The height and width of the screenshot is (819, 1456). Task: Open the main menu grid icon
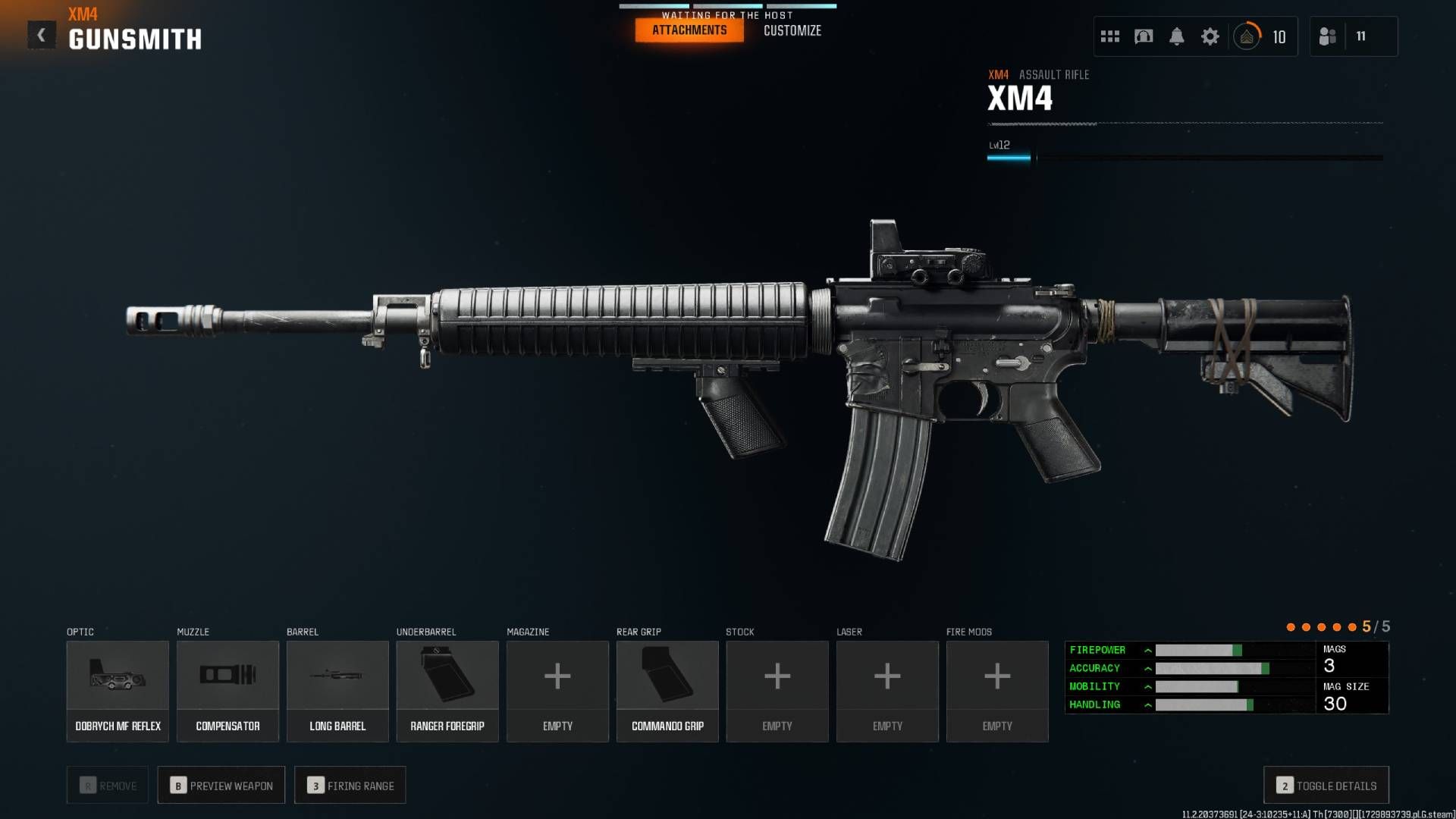click(x=1109, y=36)
